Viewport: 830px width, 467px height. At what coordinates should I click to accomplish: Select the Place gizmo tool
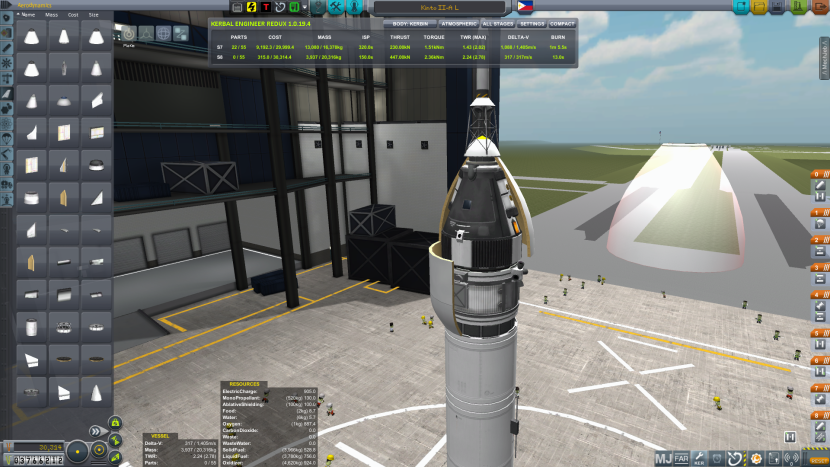point(128,33)
